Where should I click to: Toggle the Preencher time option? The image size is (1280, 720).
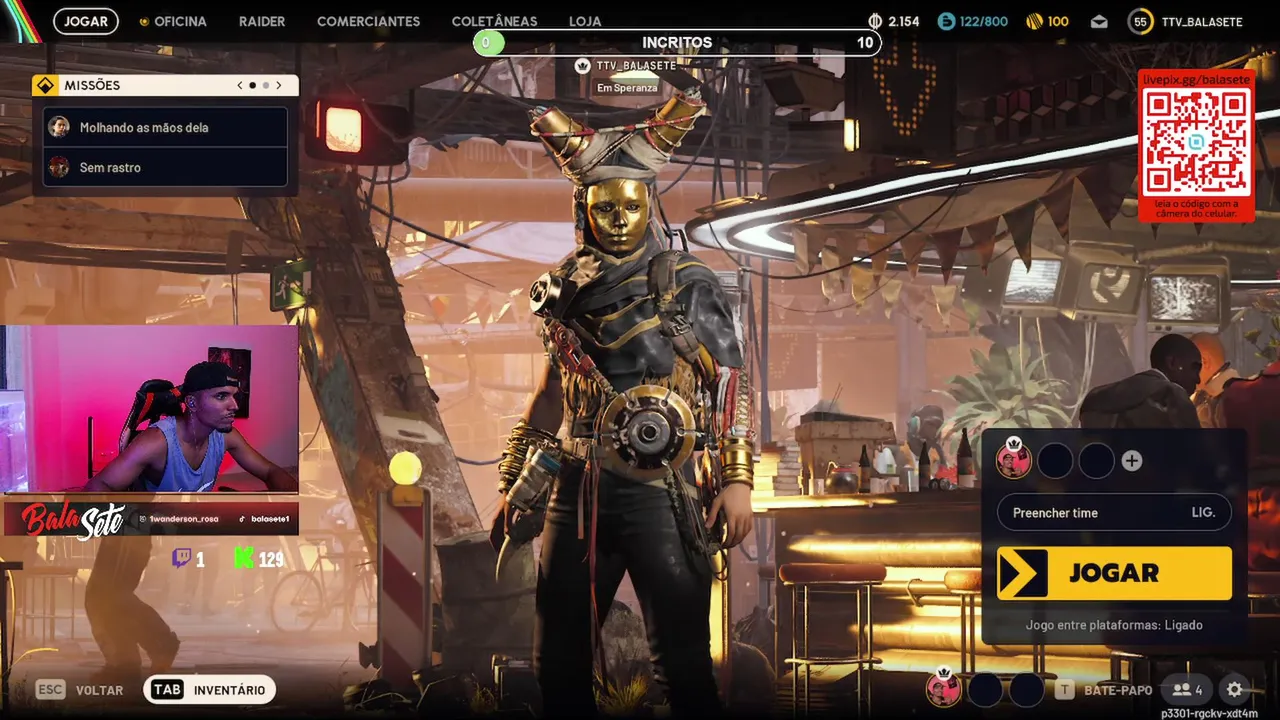[x=1114, y=513]
